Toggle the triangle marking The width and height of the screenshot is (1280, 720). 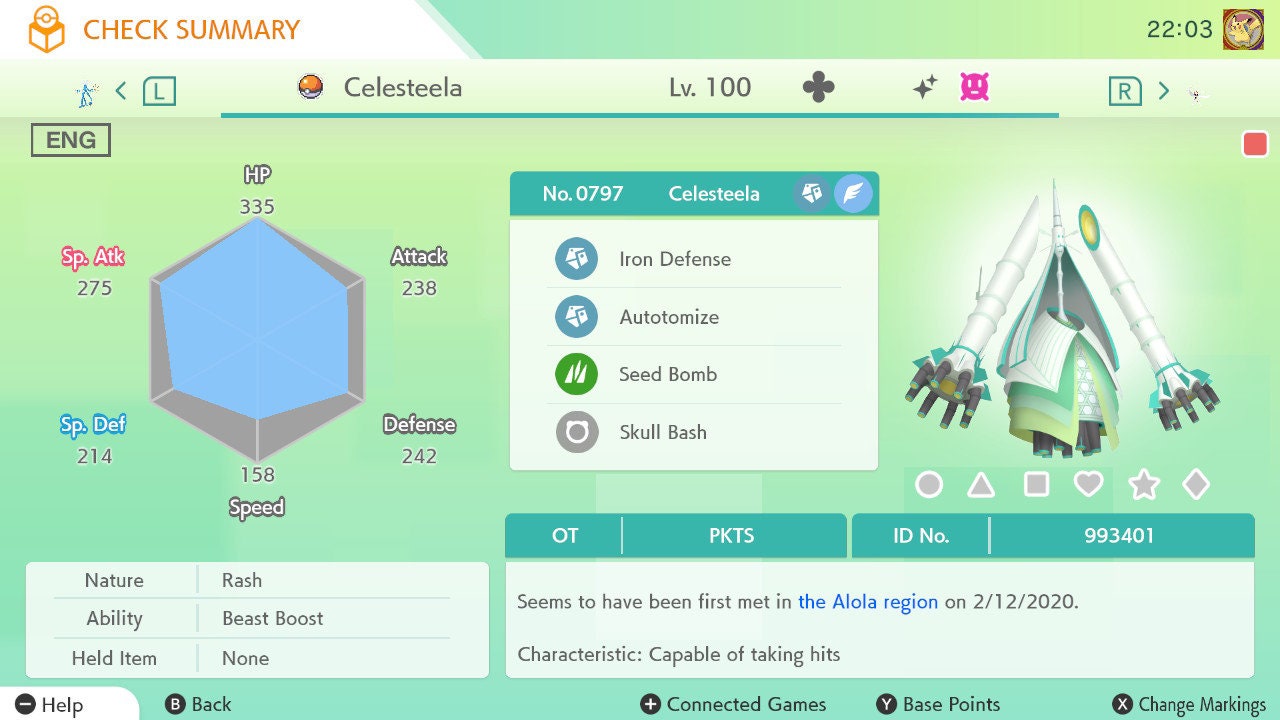click(x=981, y=485)
